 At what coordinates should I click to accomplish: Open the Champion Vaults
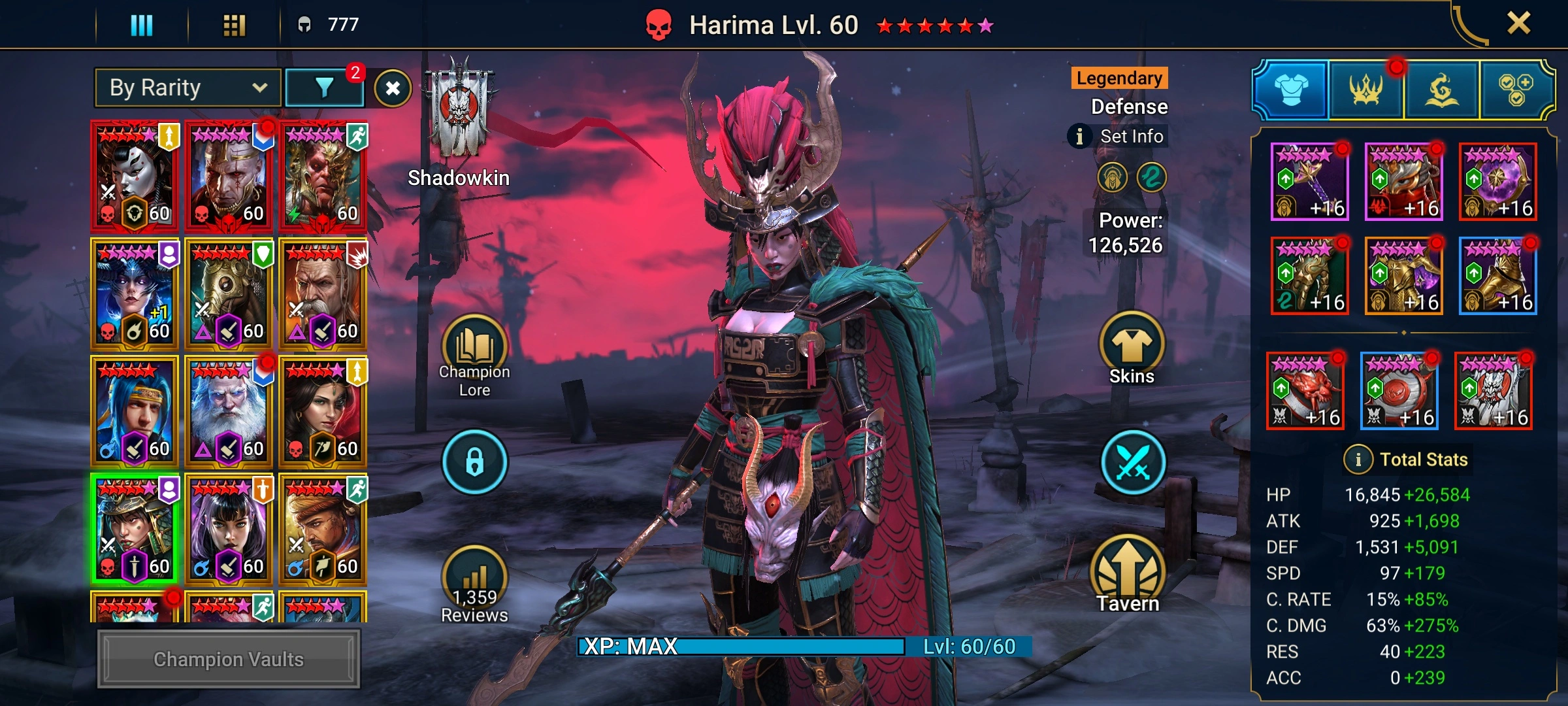click(229, 659)
